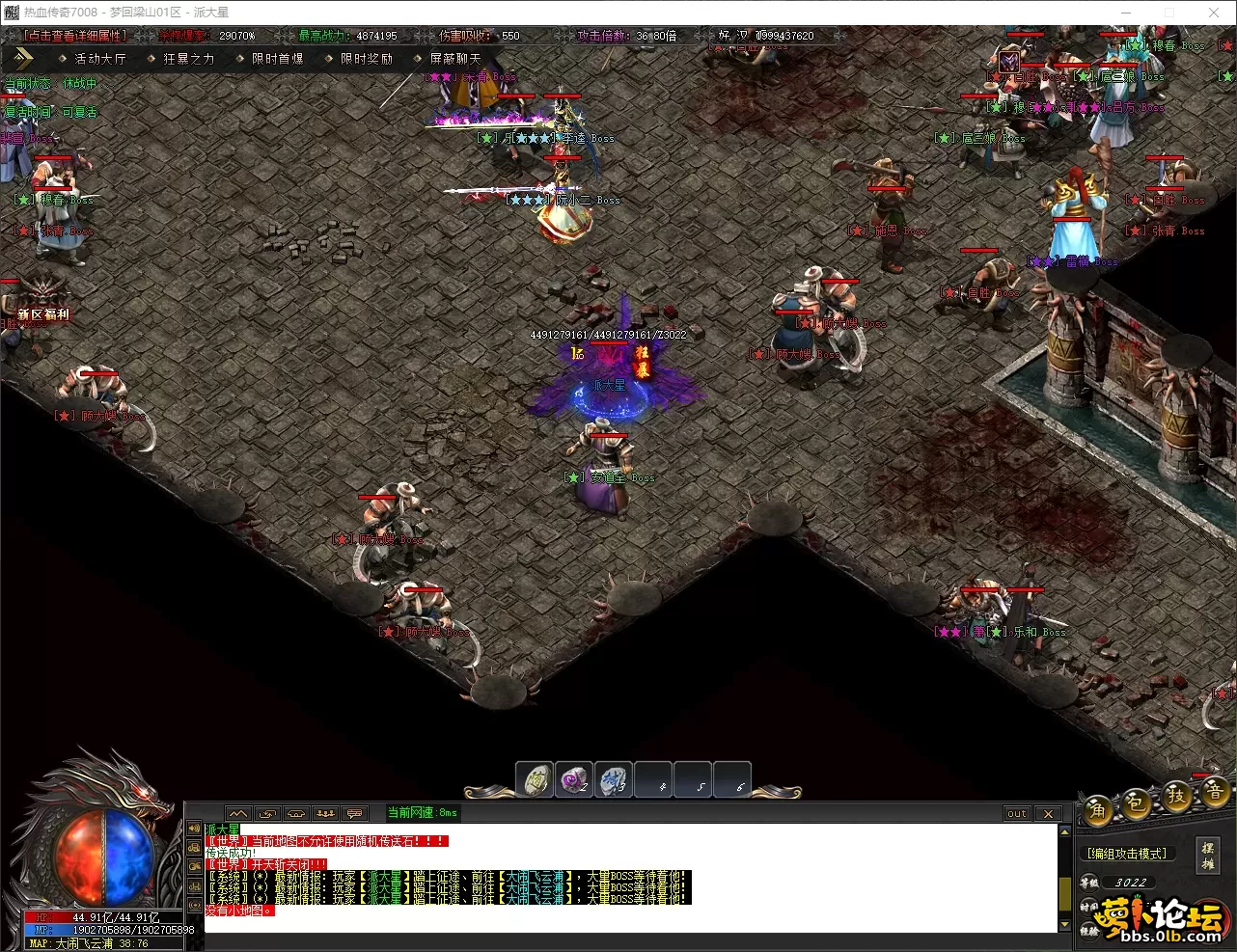Select the skill in quickslot 3
The width and height of the screenshot is (1237, 952).
click(614, 779)
